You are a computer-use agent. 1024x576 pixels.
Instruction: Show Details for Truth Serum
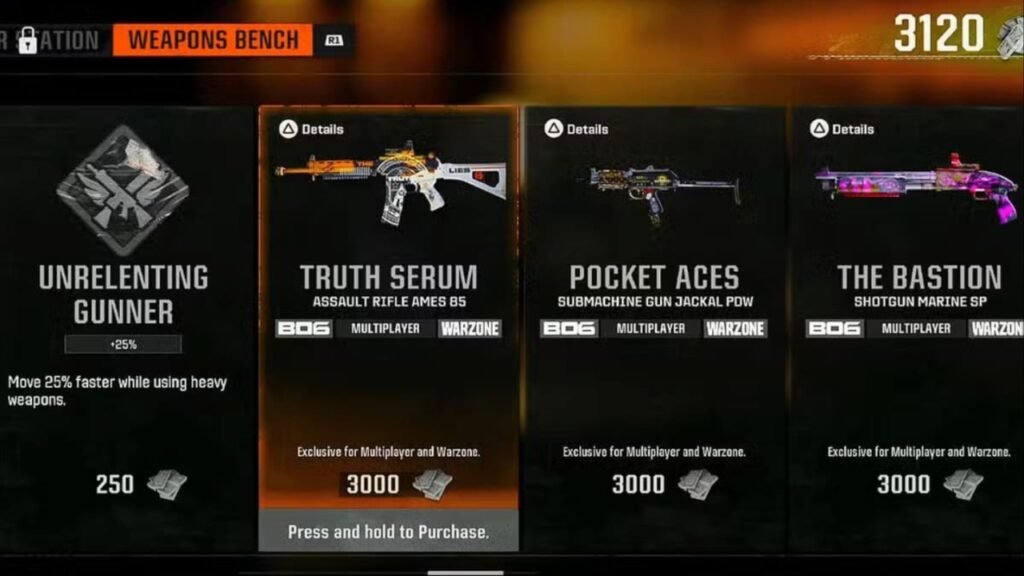click(x=311, y=129)
